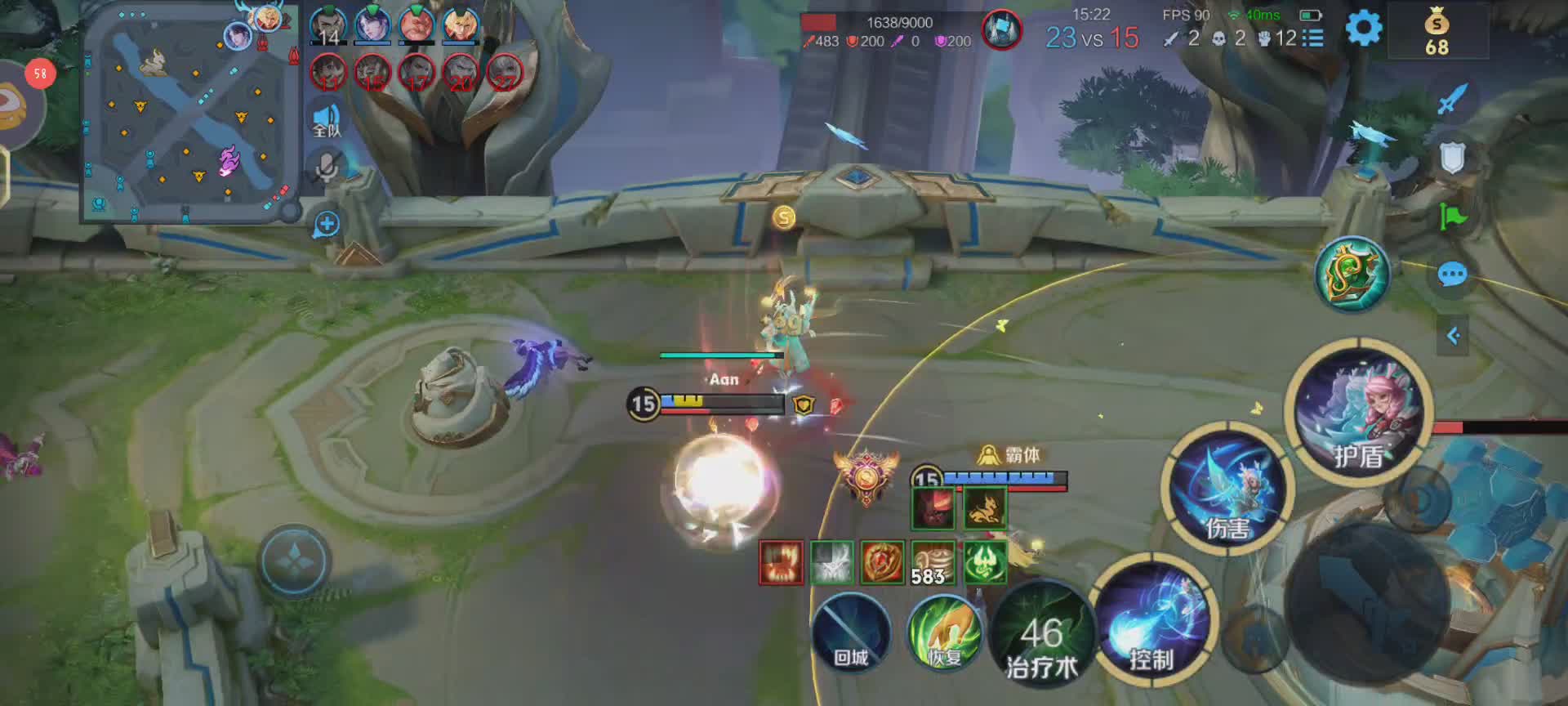Open the settings gear menu
The height and width of the screenshot is (706, 1568).
tap(1363, 29)
